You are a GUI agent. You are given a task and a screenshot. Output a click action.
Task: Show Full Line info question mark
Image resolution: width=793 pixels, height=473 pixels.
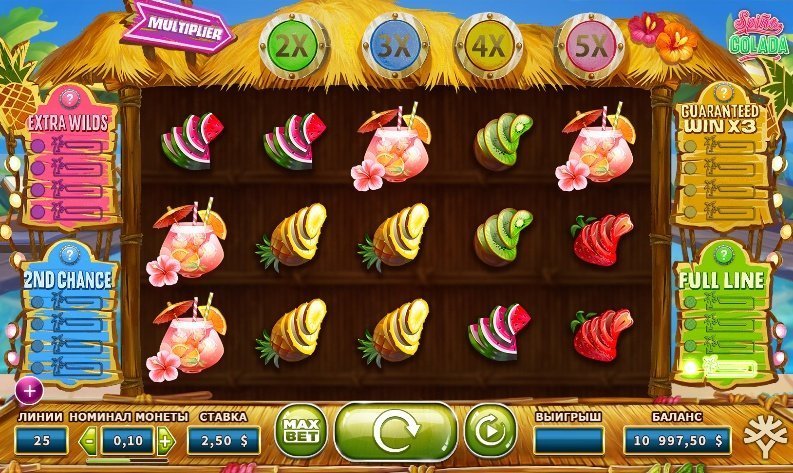723,253
